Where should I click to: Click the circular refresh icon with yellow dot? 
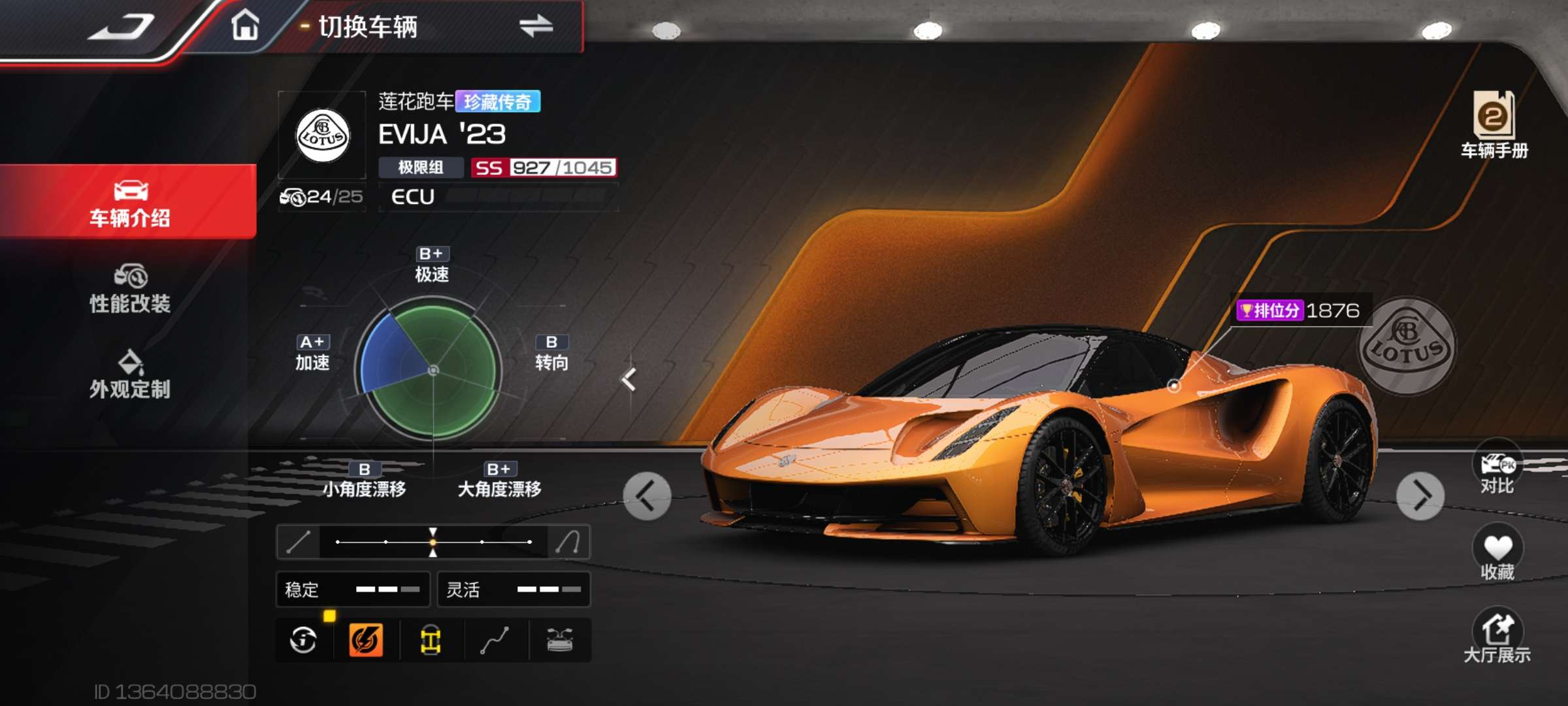tap(304, 640)
